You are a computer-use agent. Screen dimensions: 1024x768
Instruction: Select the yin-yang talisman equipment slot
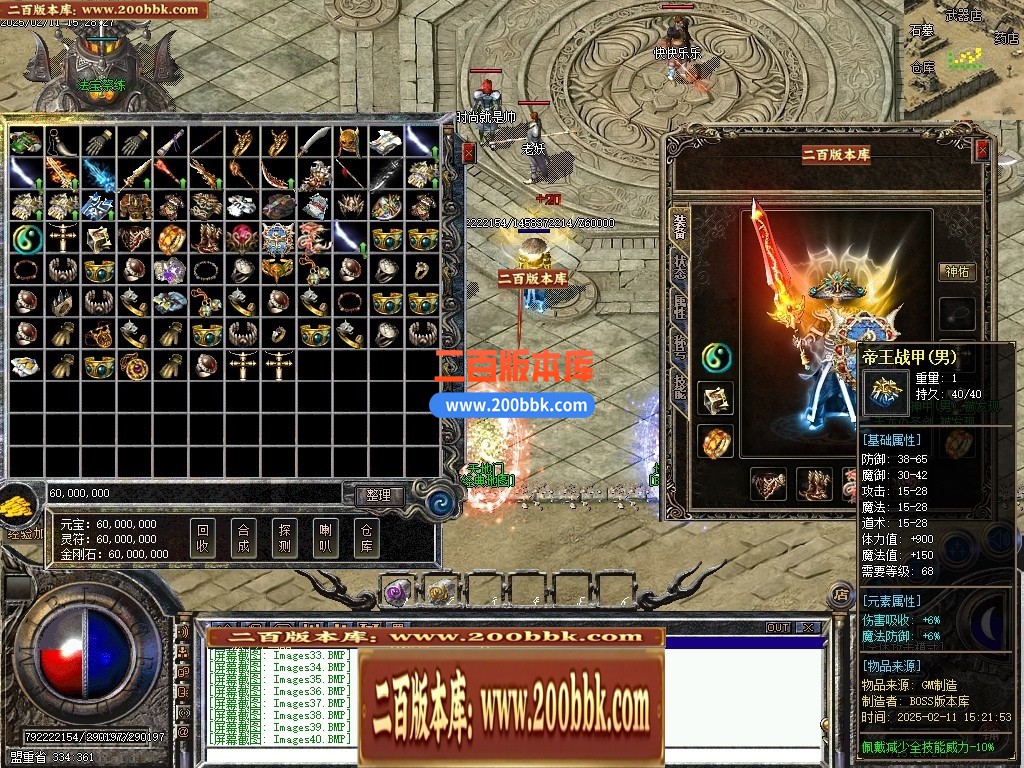click(x=716, y=356)
